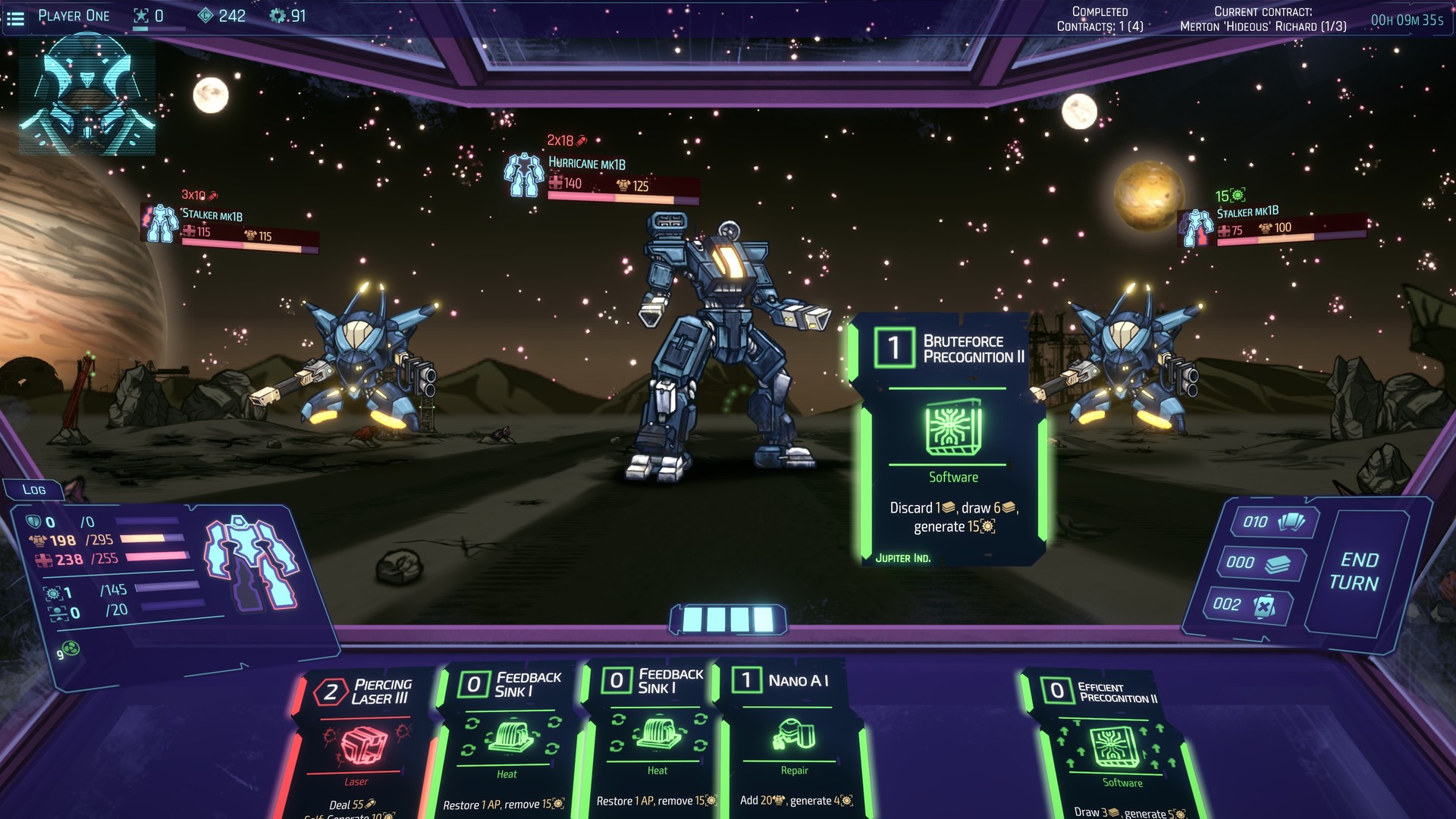The width and height of the screenshot is (1456, 819).
Task: Click the green cooling fan icon showing 9
Action: pos(70,648)
